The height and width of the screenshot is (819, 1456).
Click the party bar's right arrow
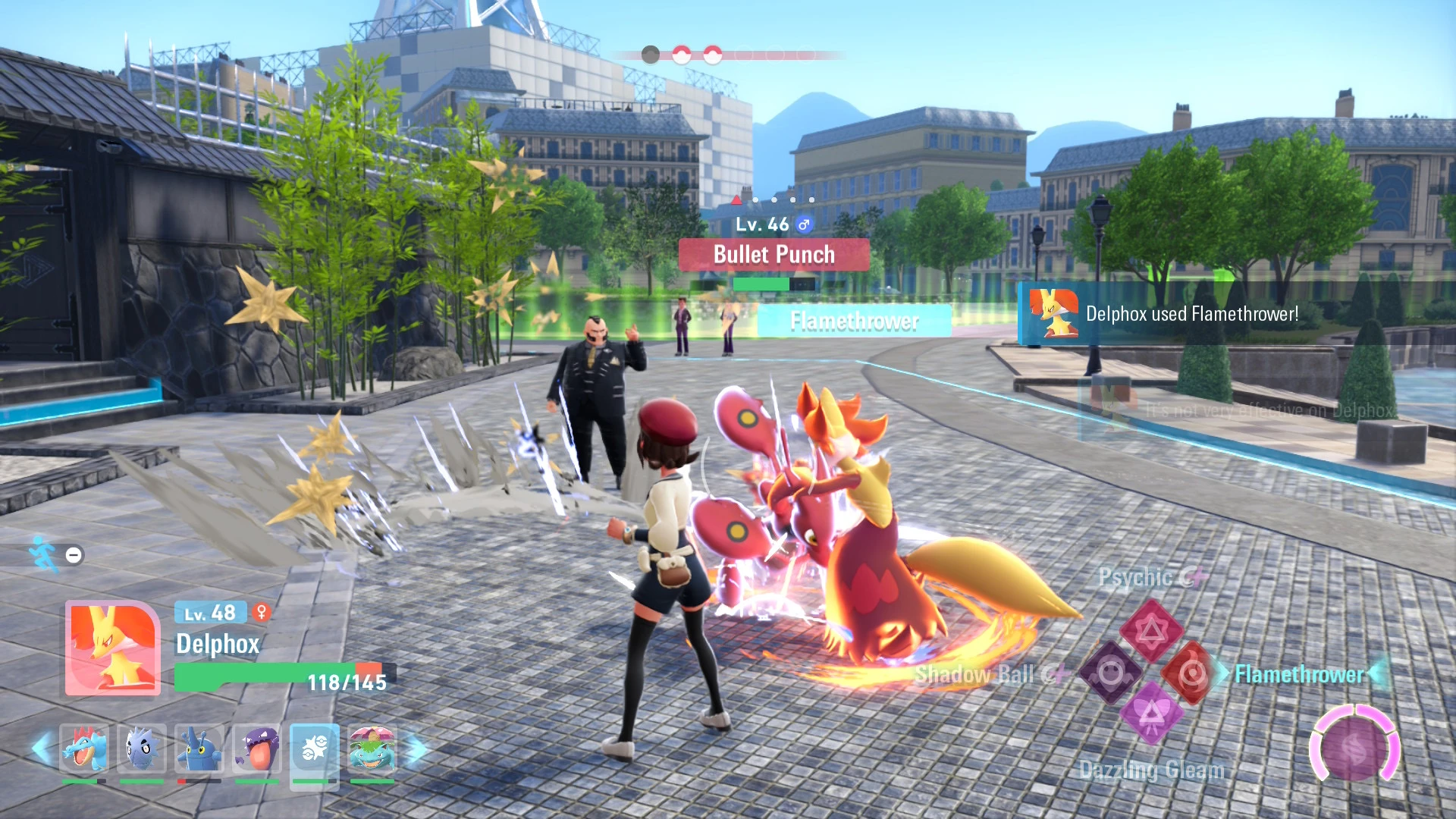point(416,750)
